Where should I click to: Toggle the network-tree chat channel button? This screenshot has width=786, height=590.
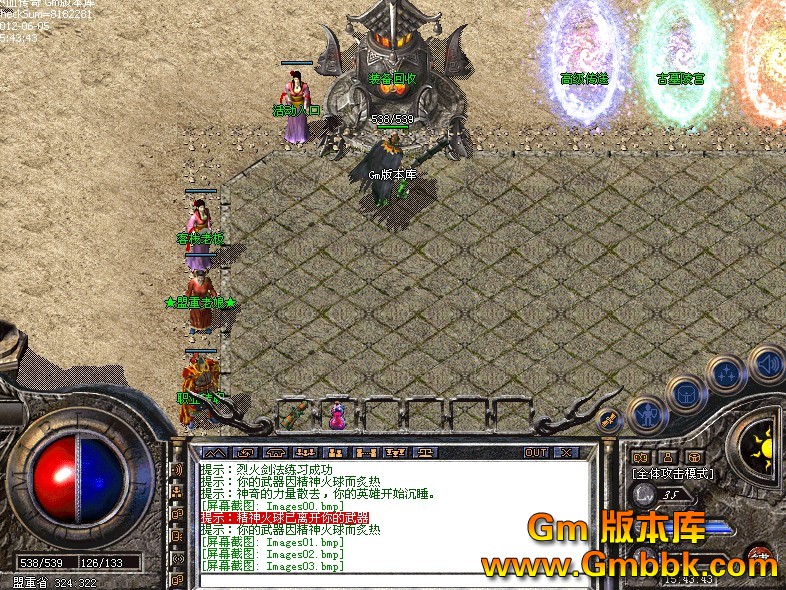point(177,492)
